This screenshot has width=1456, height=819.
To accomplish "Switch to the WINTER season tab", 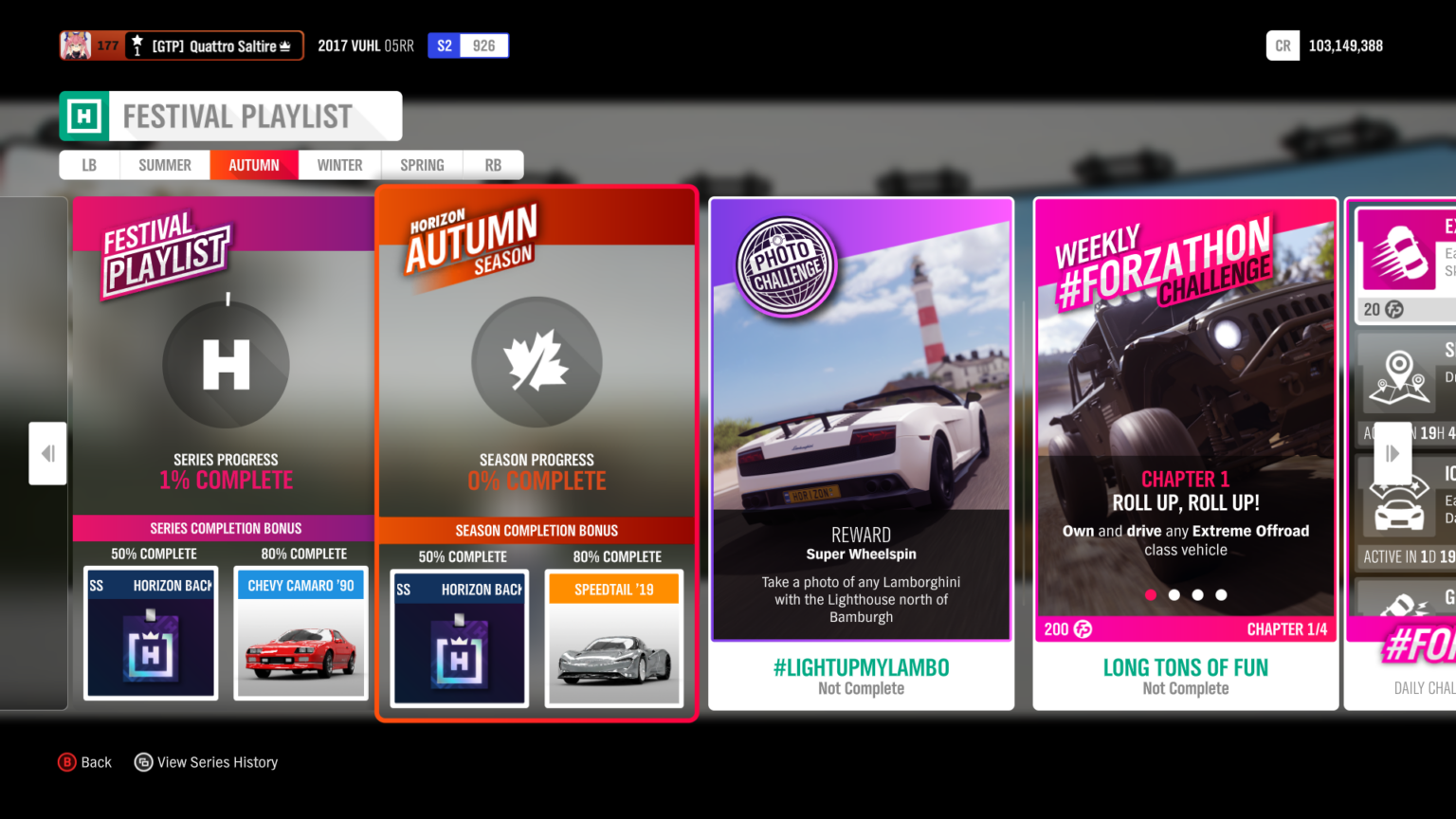I will (x=338, y=164).
